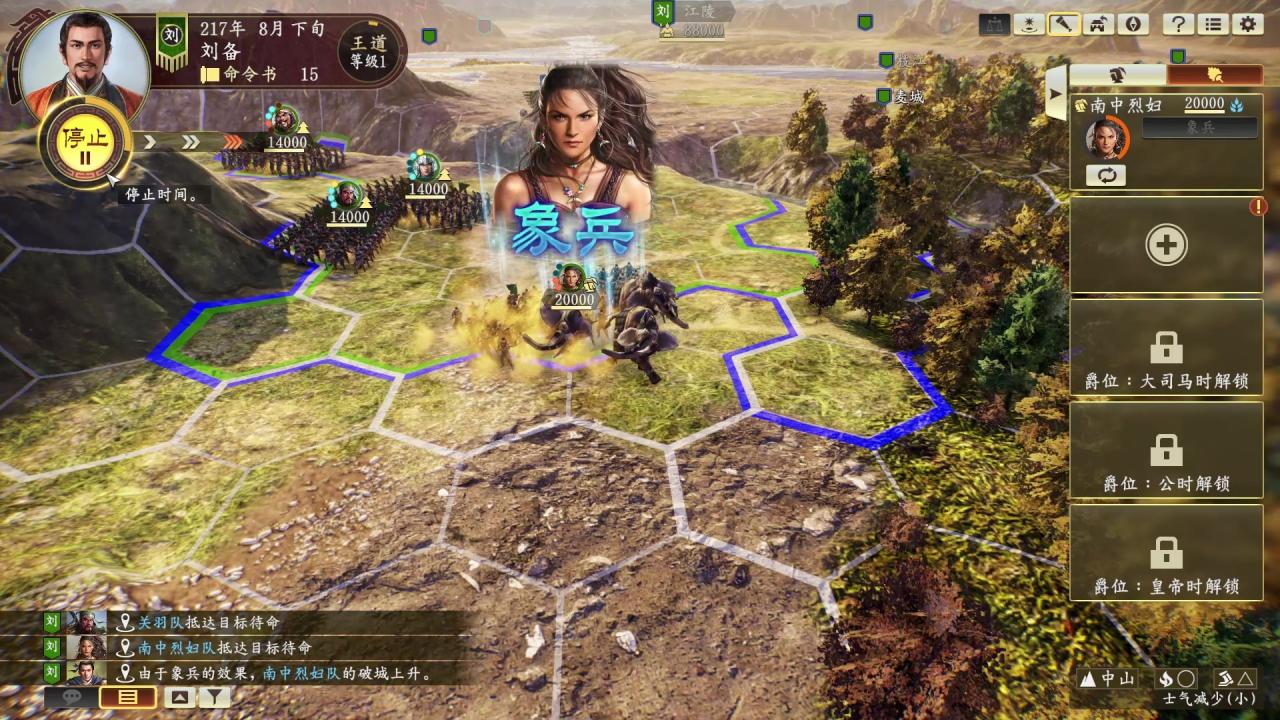Click the return-to-city icon in top toolbar
This screenshot has width=1280, height=720.
pos(1096,24)
